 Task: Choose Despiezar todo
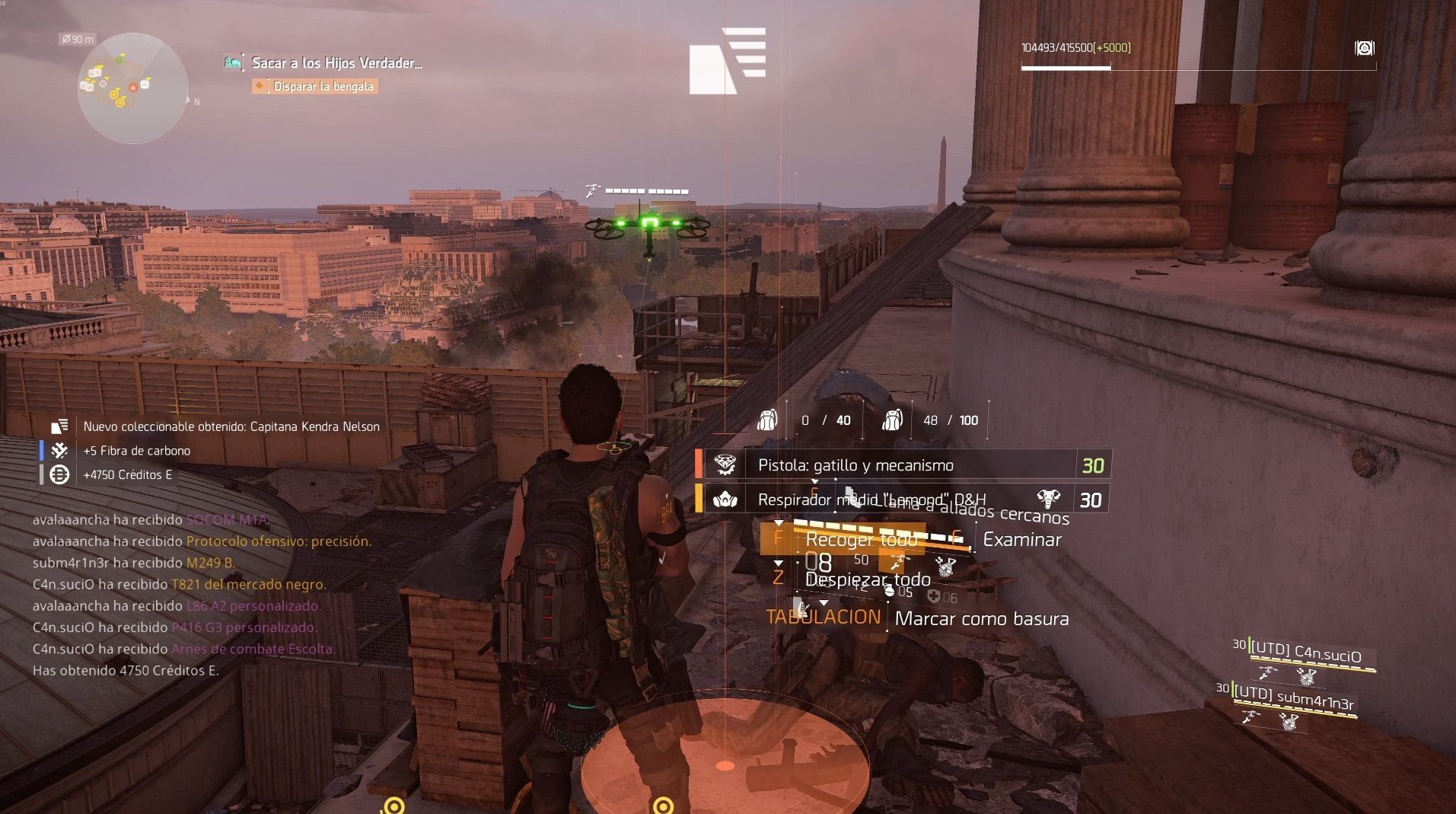click(868, 579)
